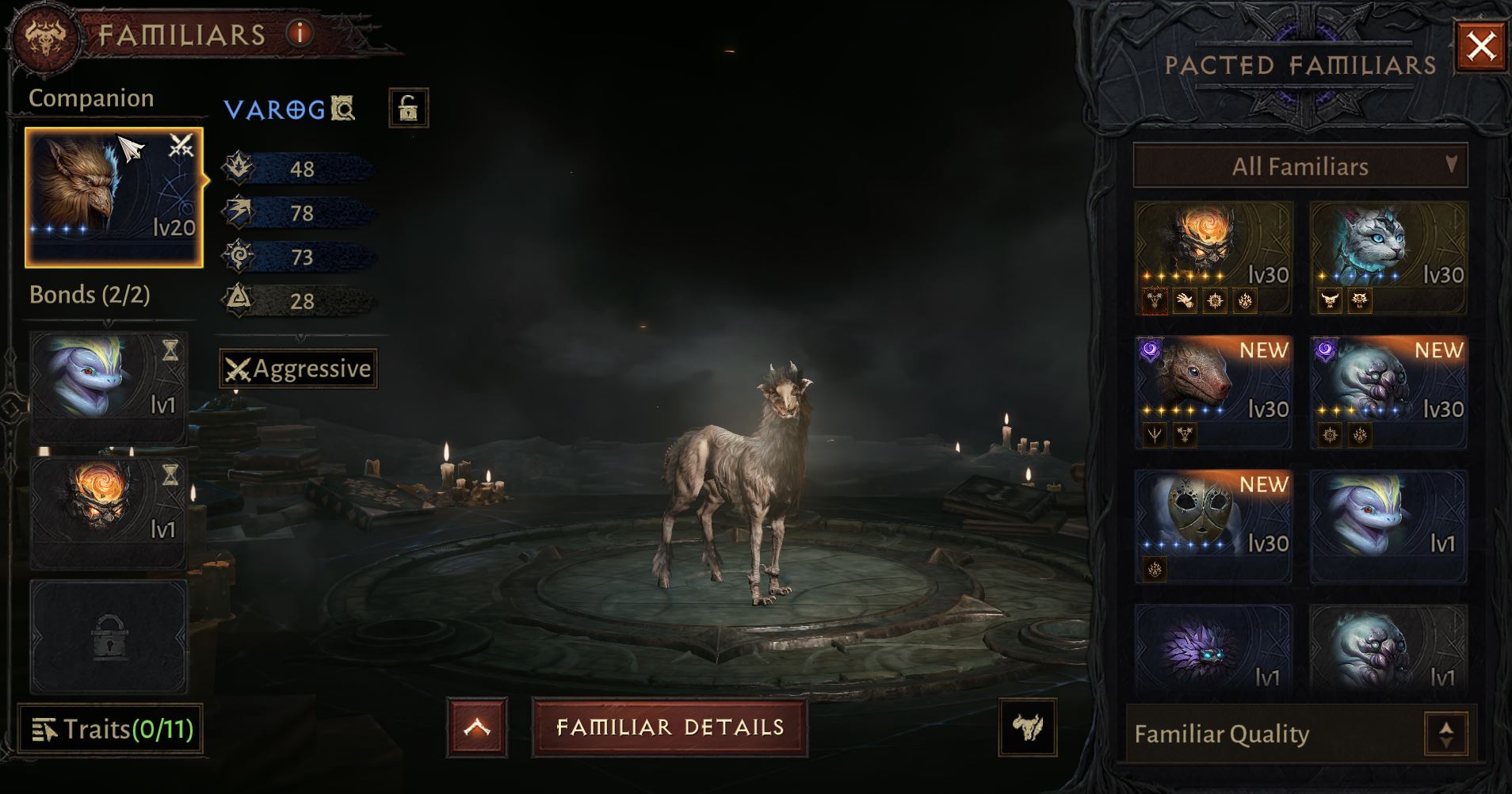Select the fire-eyed skull bond slot
The width and height of the screenshot is (1512, 794).
(x=109, y=511)
